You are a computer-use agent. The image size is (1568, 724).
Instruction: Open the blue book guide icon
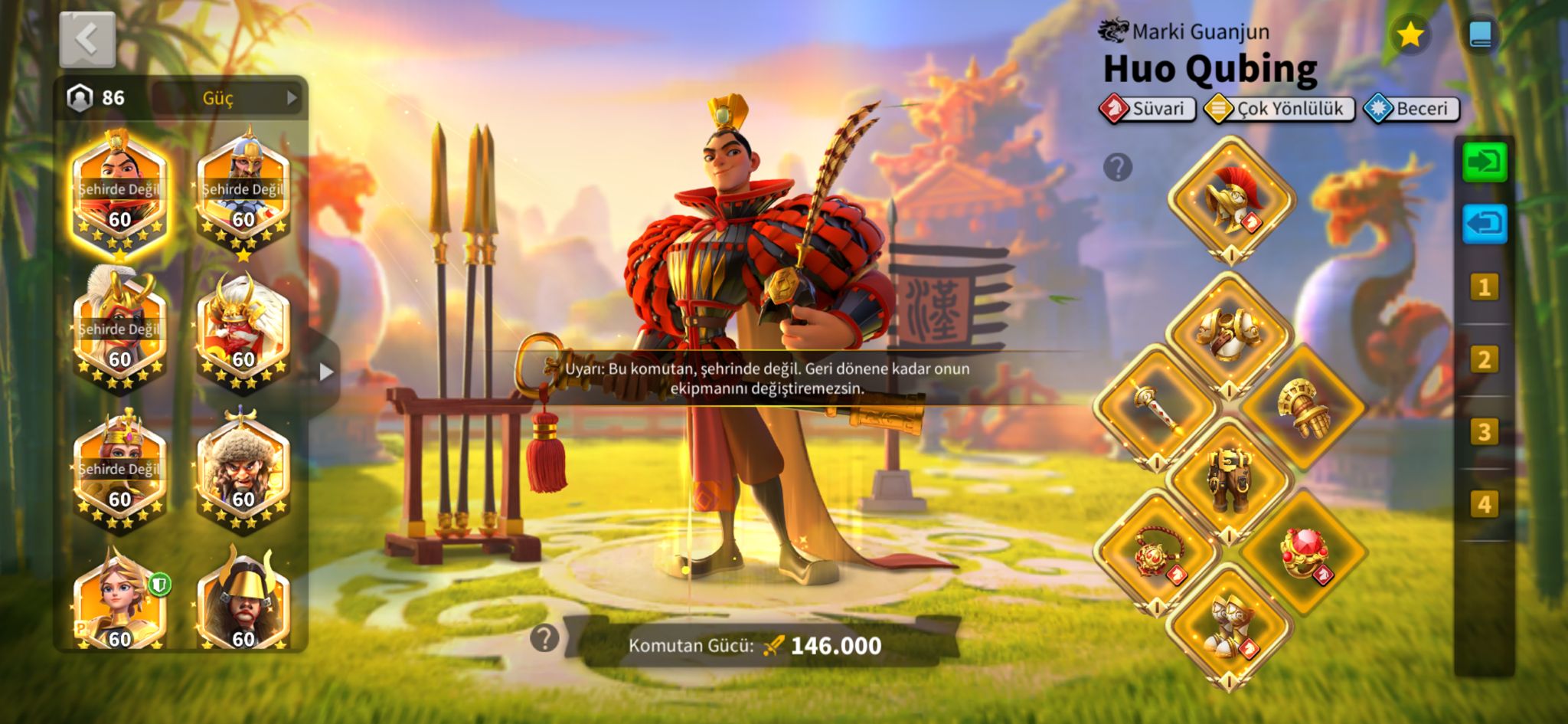1481,34
